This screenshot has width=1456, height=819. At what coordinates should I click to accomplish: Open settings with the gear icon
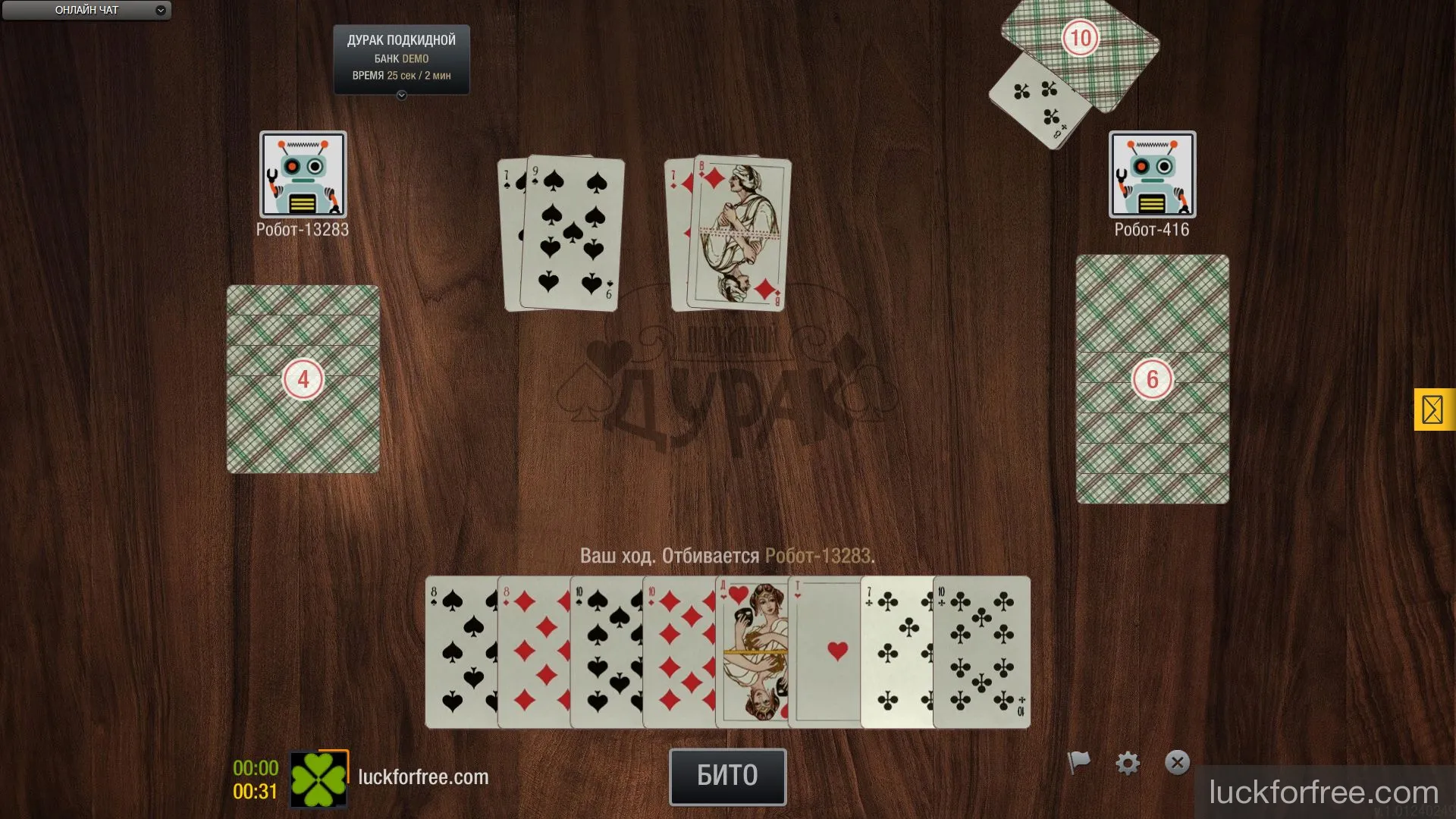click(1128, 763)
